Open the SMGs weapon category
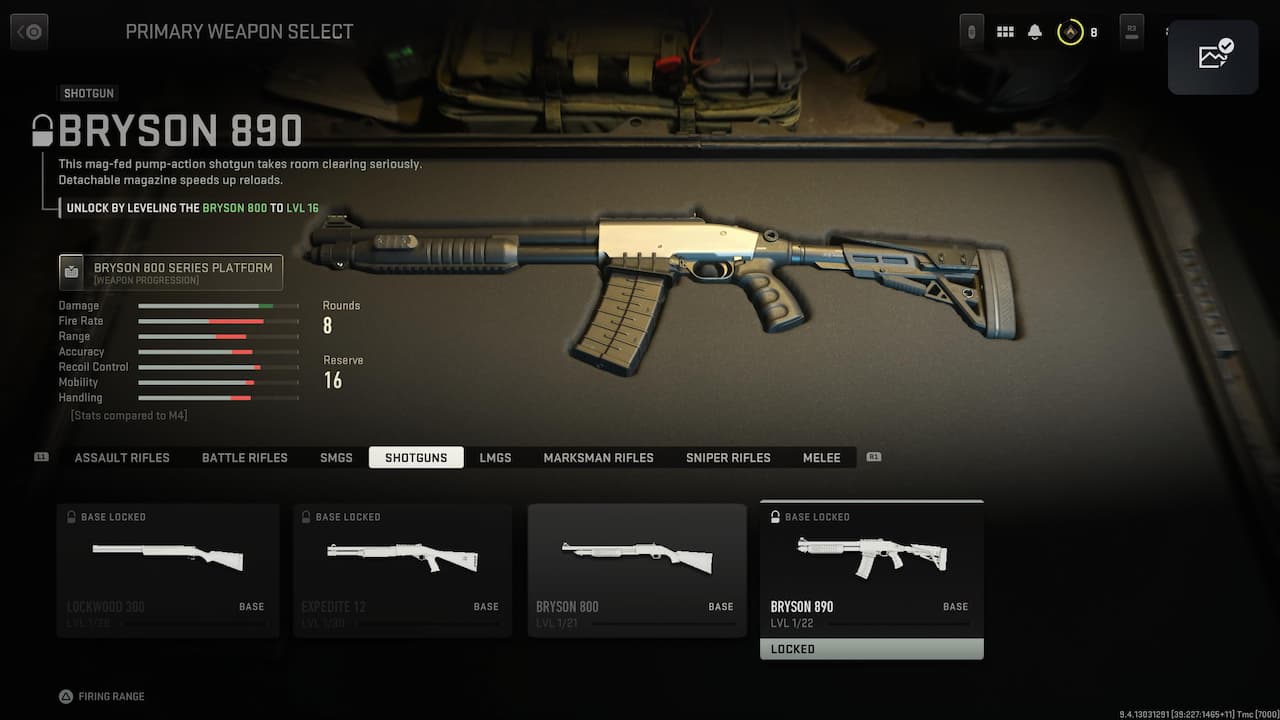1280x720 pixels. coord(336,458)
